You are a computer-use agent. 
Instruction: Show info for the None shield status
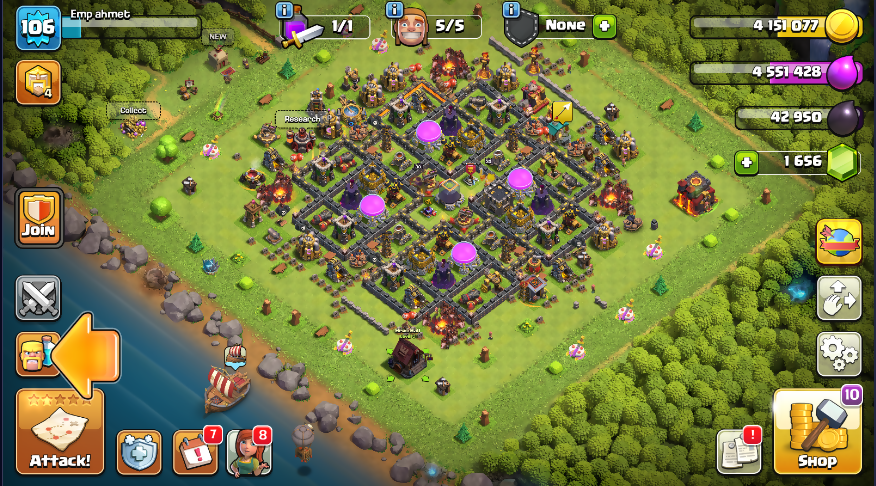click(512, 10)
